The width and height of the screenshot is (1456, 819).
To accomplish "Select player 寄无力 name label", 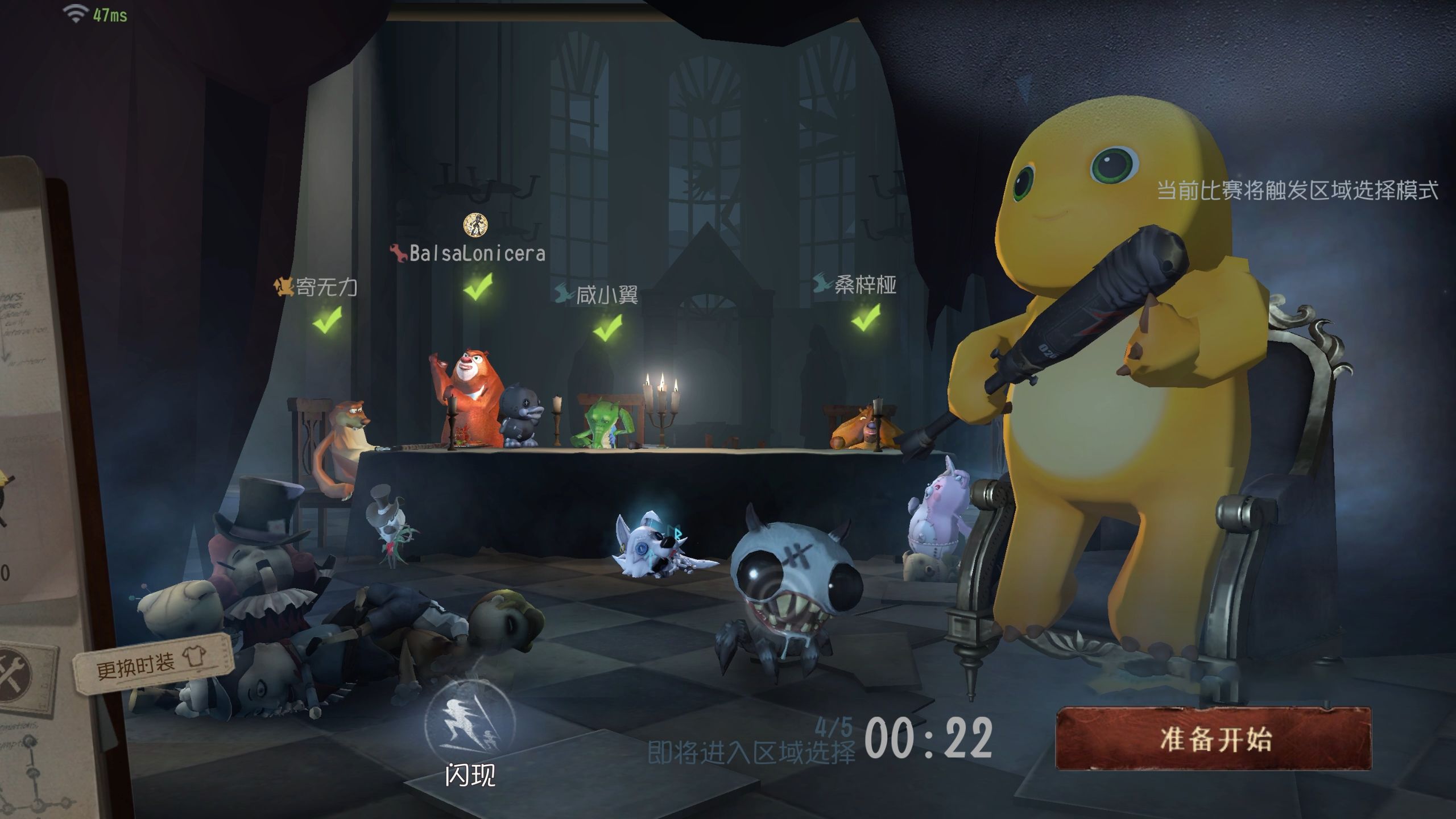I will point(326,287).
